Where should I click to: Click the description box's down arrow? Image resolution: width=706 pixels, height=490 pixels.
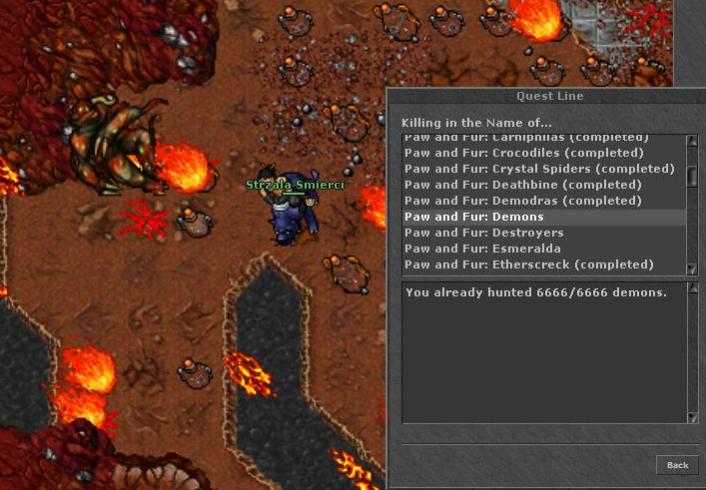[x=692, y=417]
